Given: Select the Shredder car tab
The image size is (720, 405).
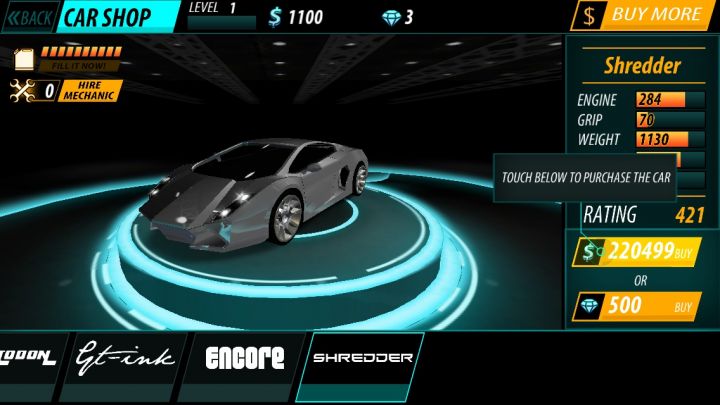Looking at the screenshot, I should 363,358.
